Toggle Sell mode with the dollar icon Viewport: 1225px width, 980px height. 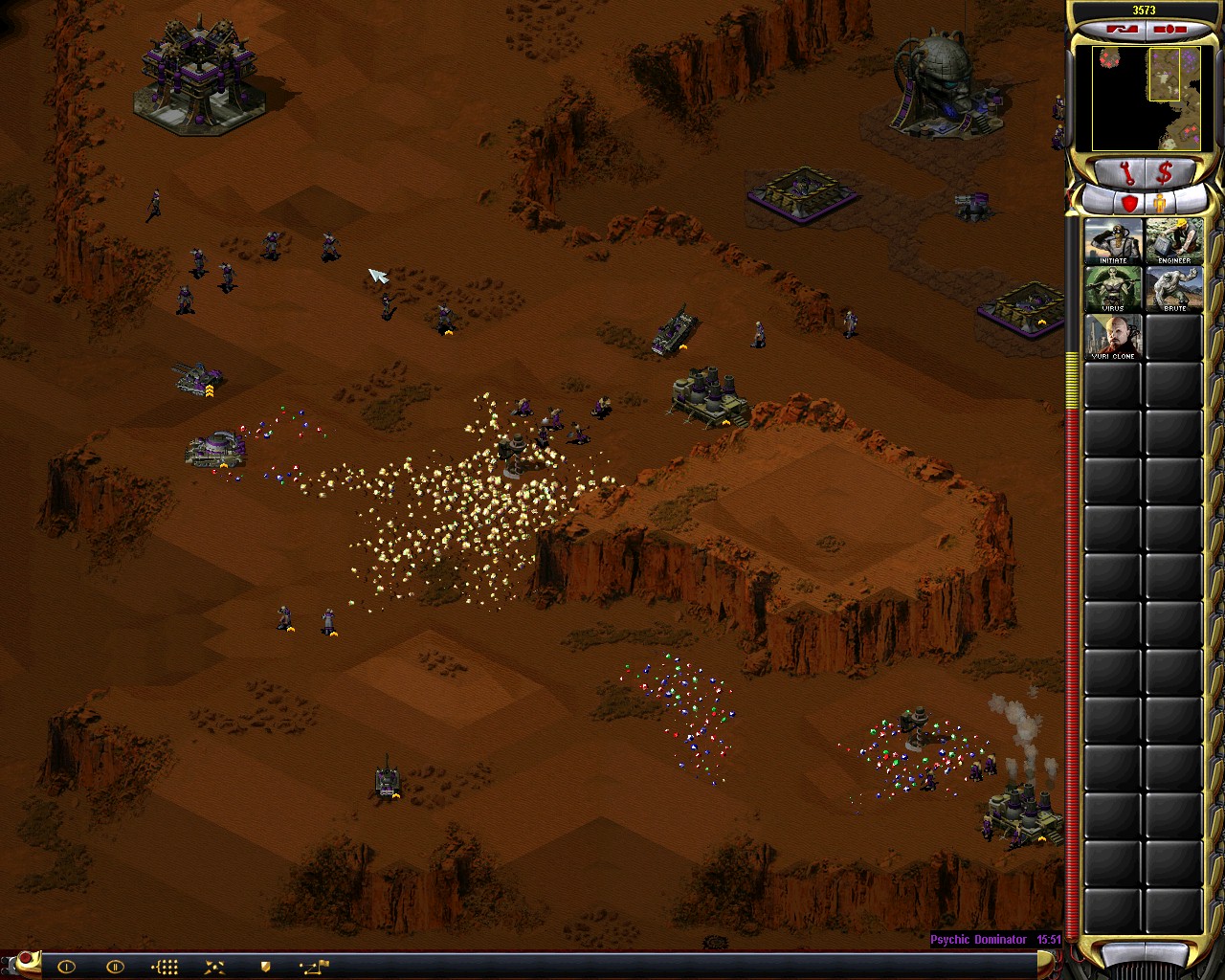(1165, 173)
